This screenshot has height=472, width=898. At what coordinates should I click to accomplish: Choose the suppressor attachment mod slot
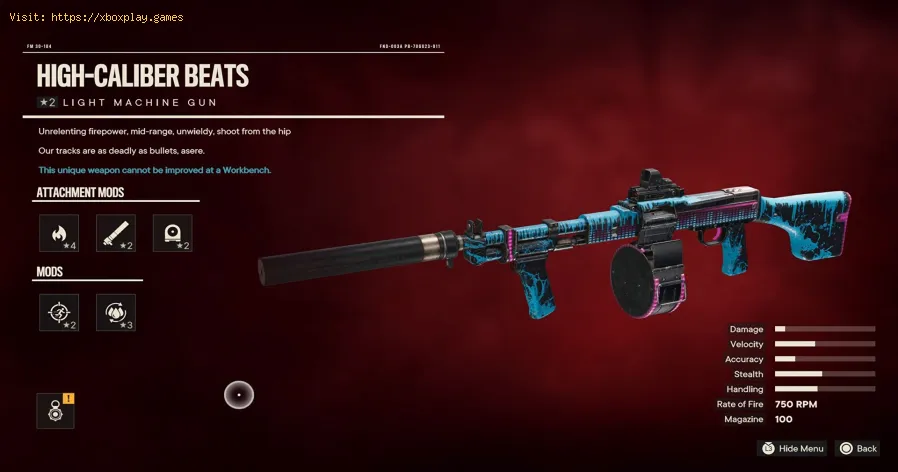115,233
